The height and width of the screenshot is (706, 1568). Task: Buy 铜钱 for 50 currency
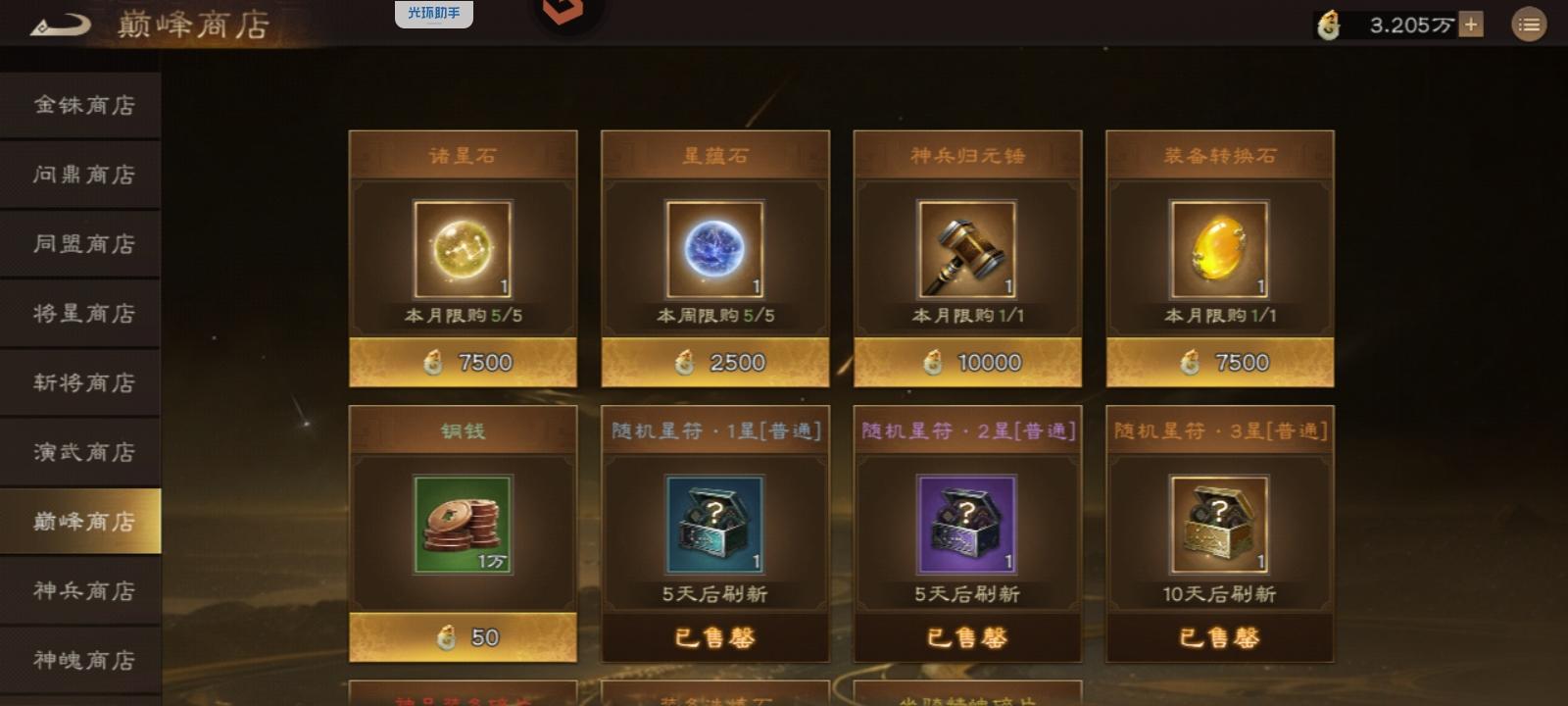coord(463,635)
